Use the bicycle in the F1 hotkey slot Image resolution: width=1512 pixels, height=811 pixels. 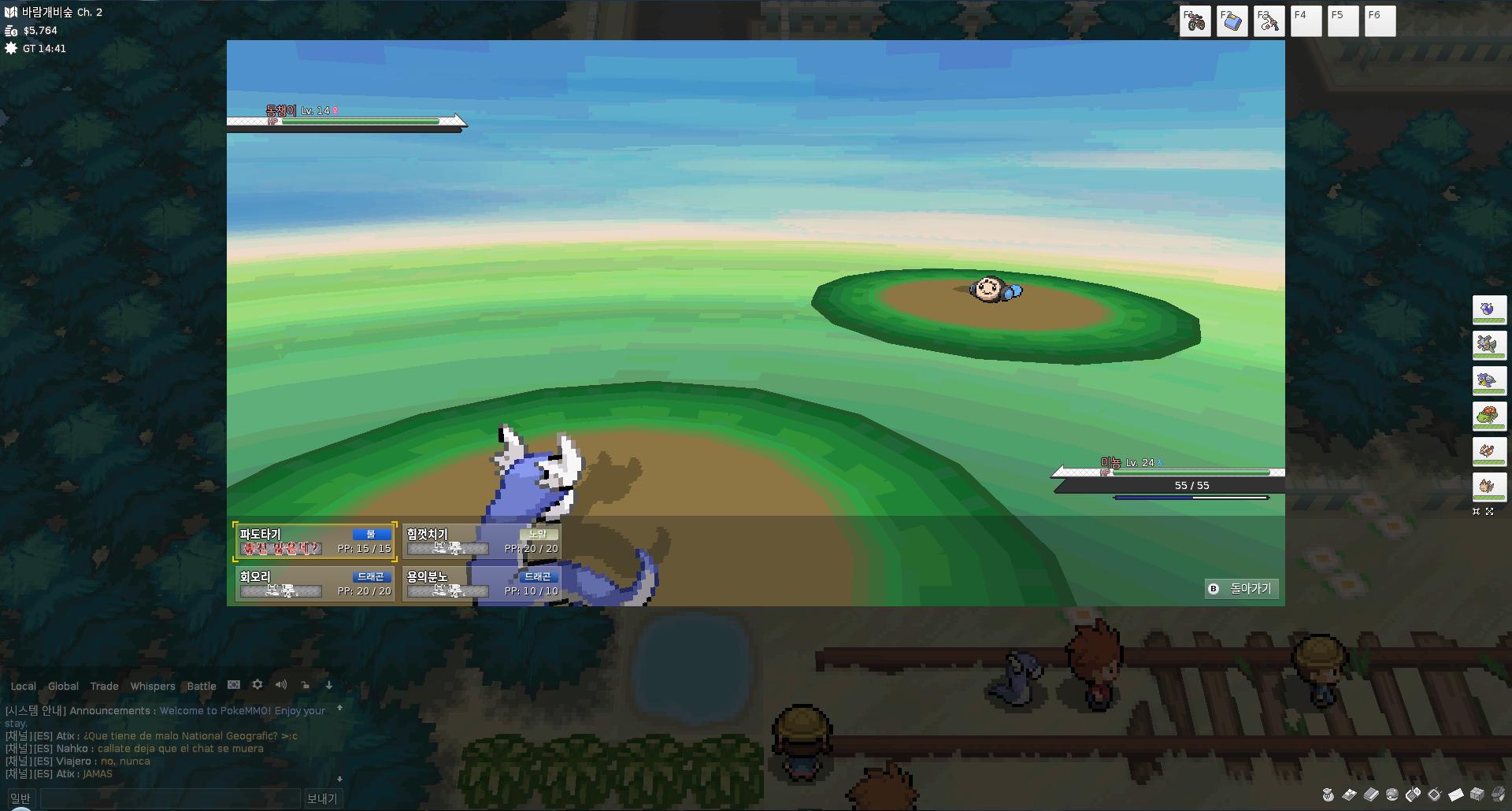[1195, 21]
